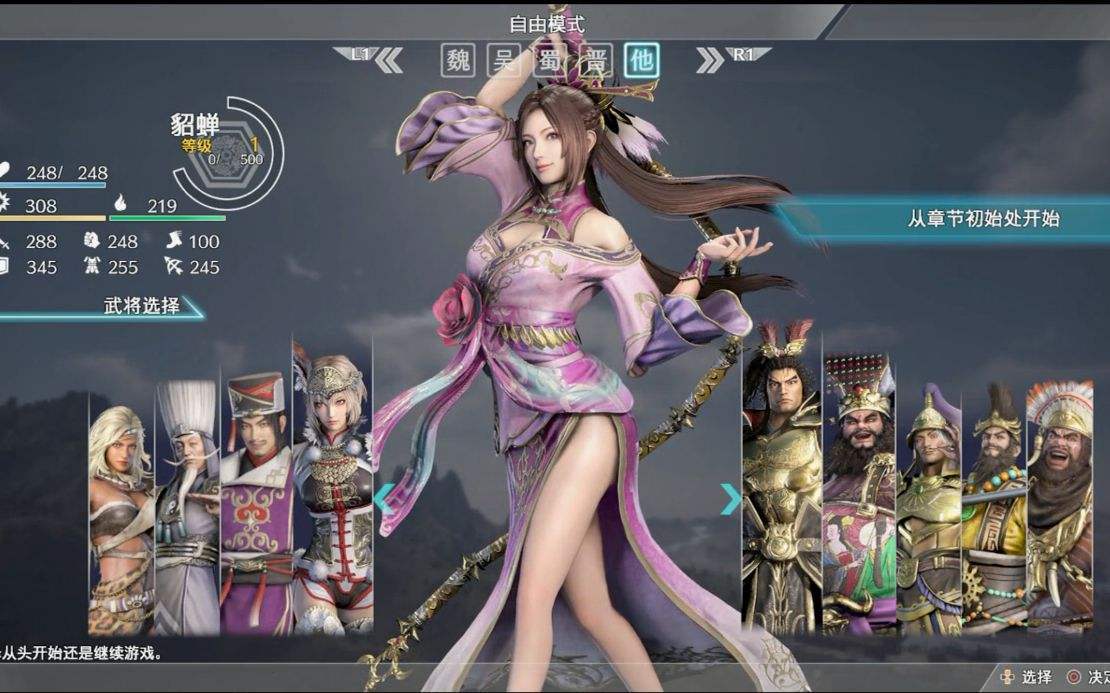Click the double right chevron beside faction tabs

710,61
